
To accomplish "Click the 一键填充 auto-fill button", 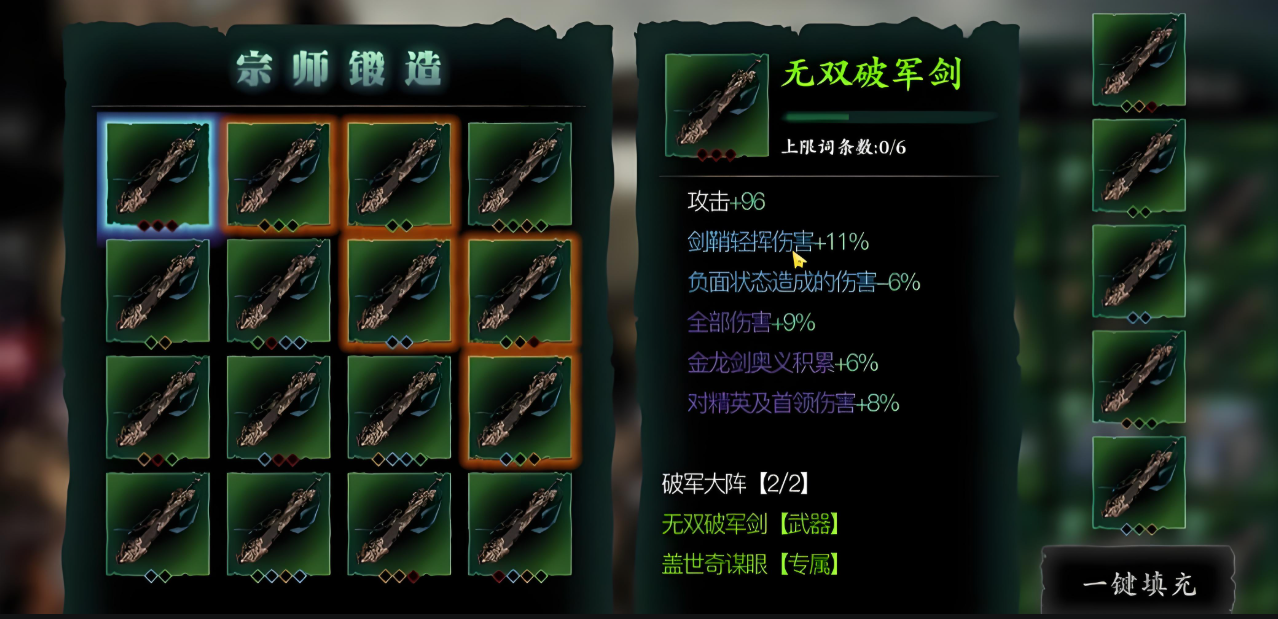I will (x=1138, y=584).
